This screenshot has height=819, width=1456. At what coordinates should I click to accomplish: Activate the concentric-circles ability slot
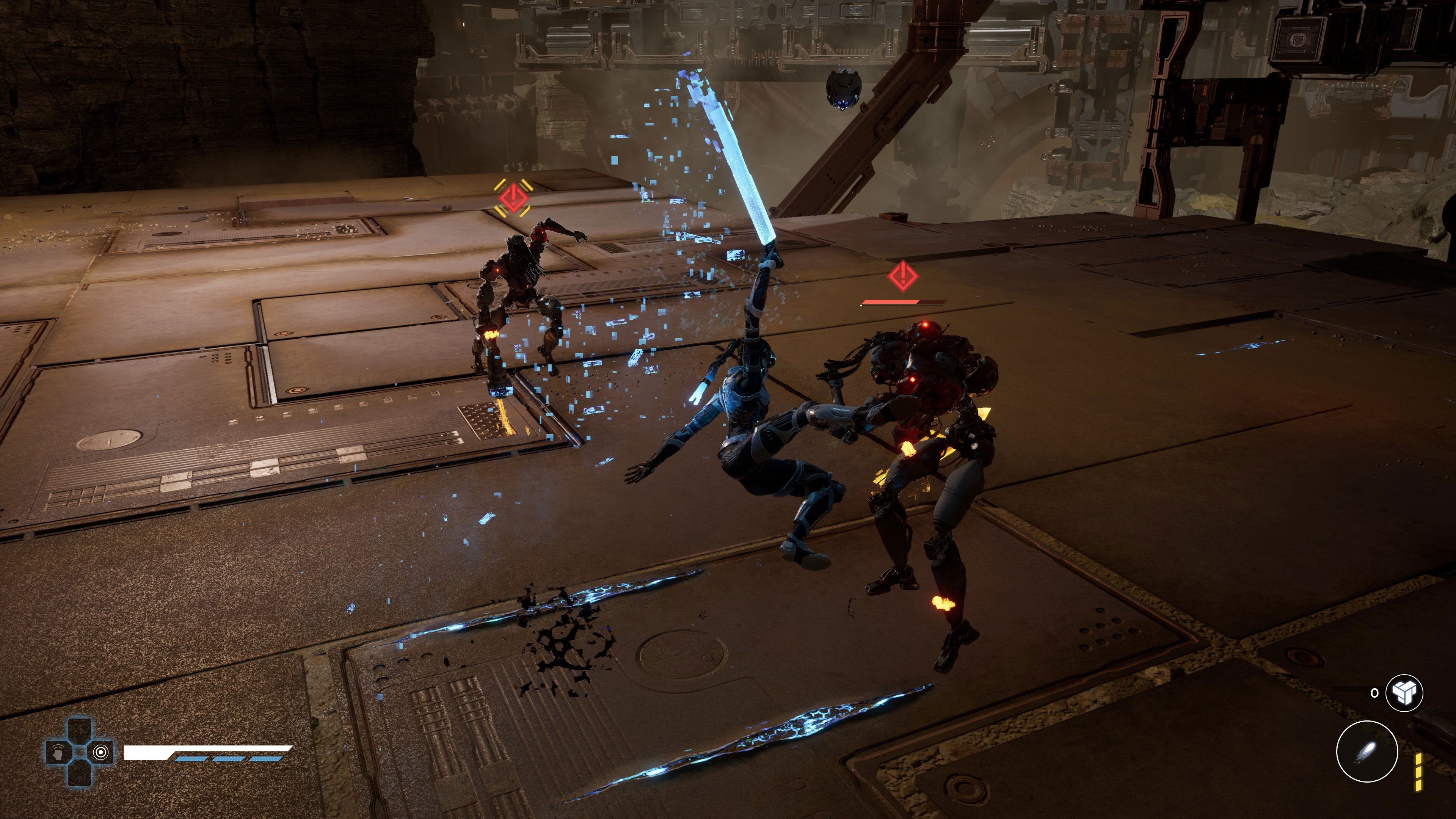tap(101, 752)
